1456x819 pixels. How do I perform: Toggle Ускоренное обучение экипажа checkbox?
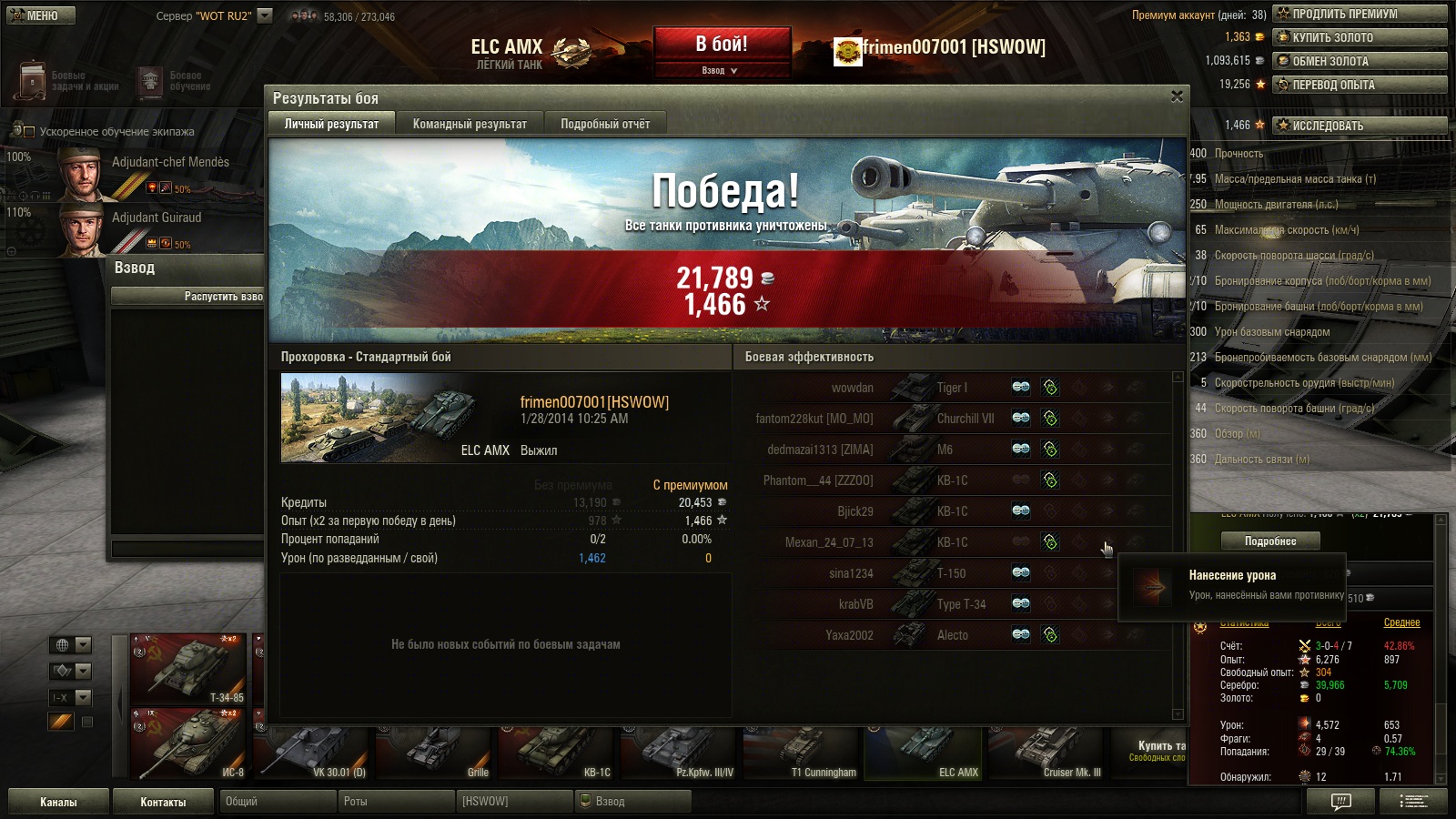point(28,132)
